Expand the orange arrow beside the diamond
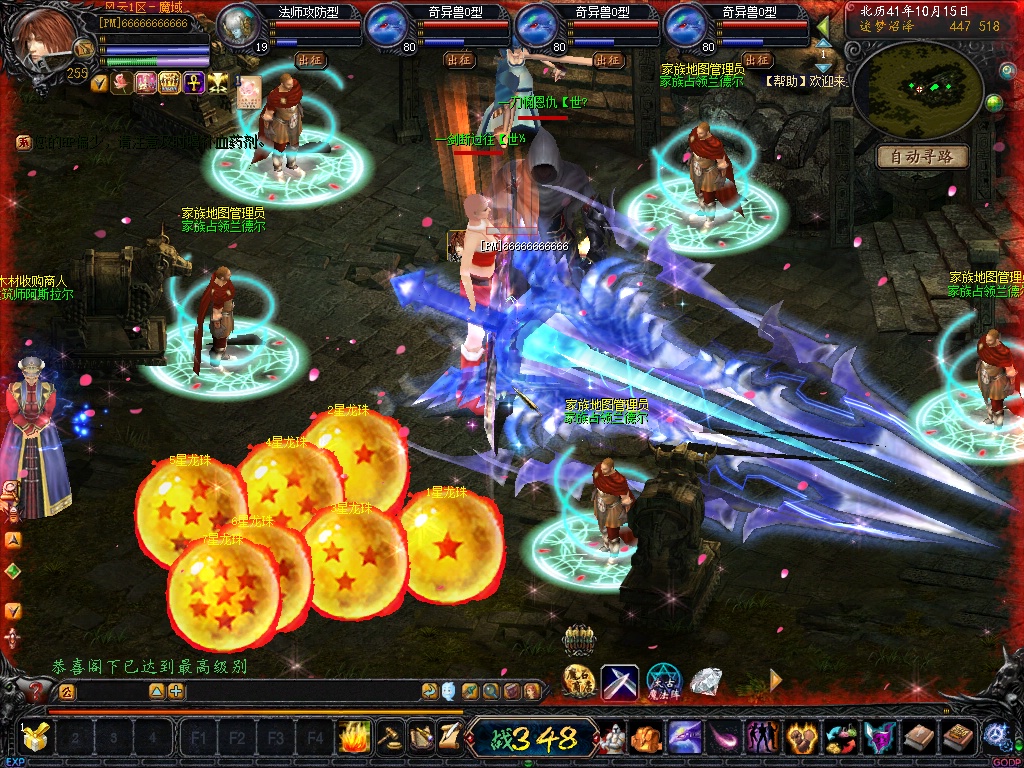The width and height of the screenshot is (1024, 768). [776, 681]
